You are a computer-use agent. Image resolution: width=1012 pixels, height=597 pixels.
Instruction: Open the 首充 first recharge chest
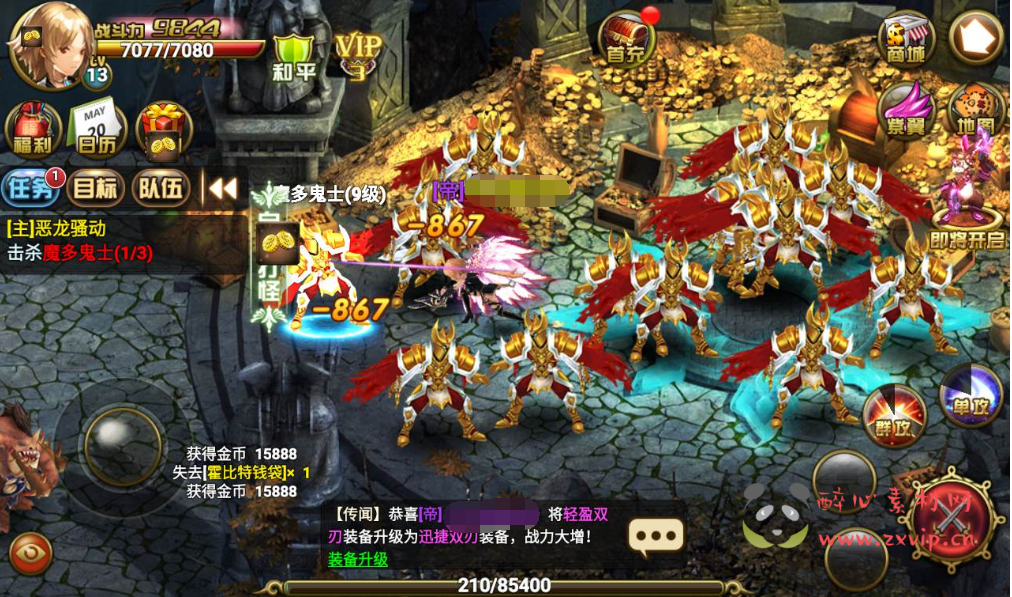coord(627,41)
